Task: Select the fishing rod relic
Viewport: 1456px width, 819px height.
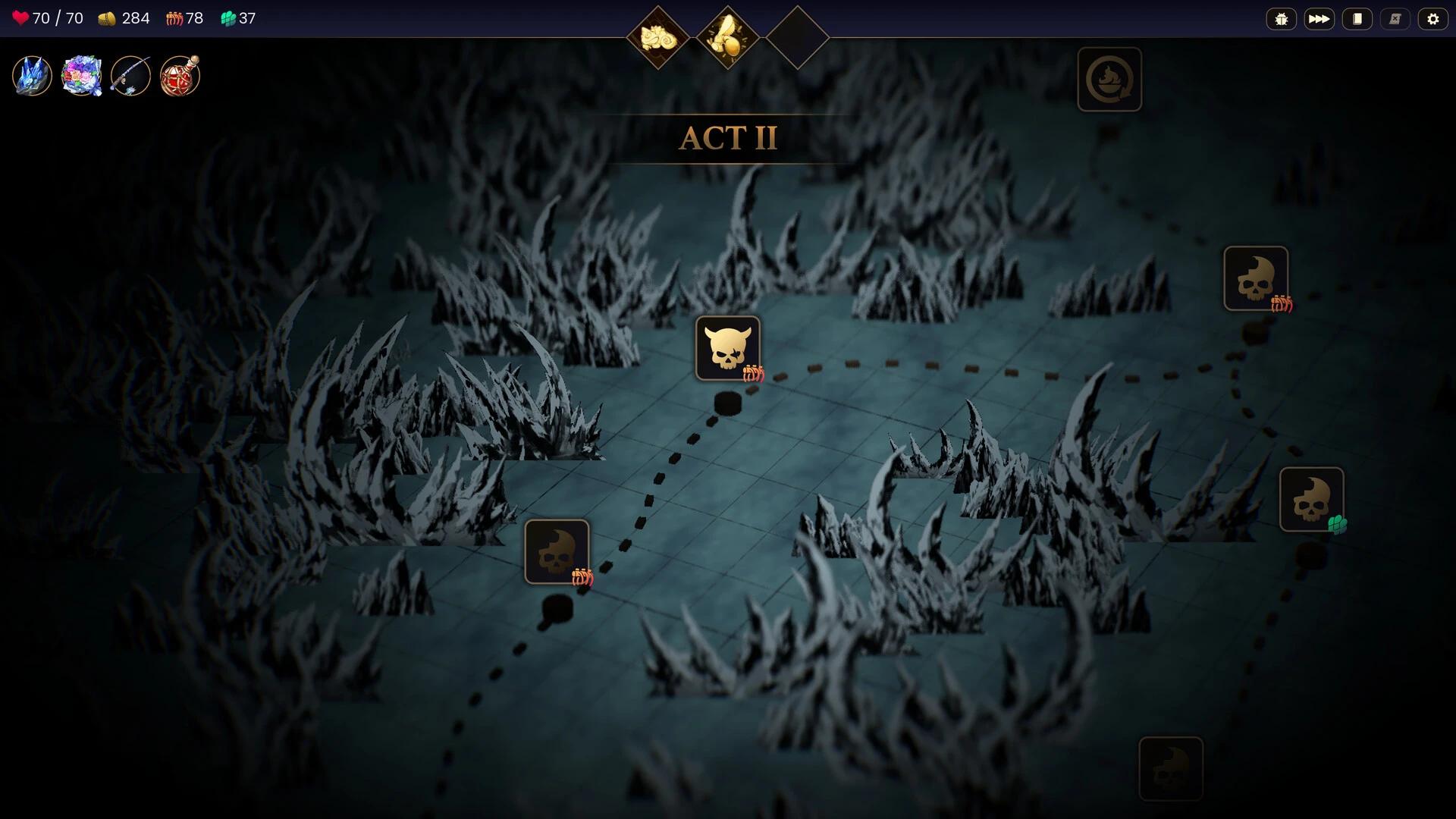Action: click(x=130, y=74)
